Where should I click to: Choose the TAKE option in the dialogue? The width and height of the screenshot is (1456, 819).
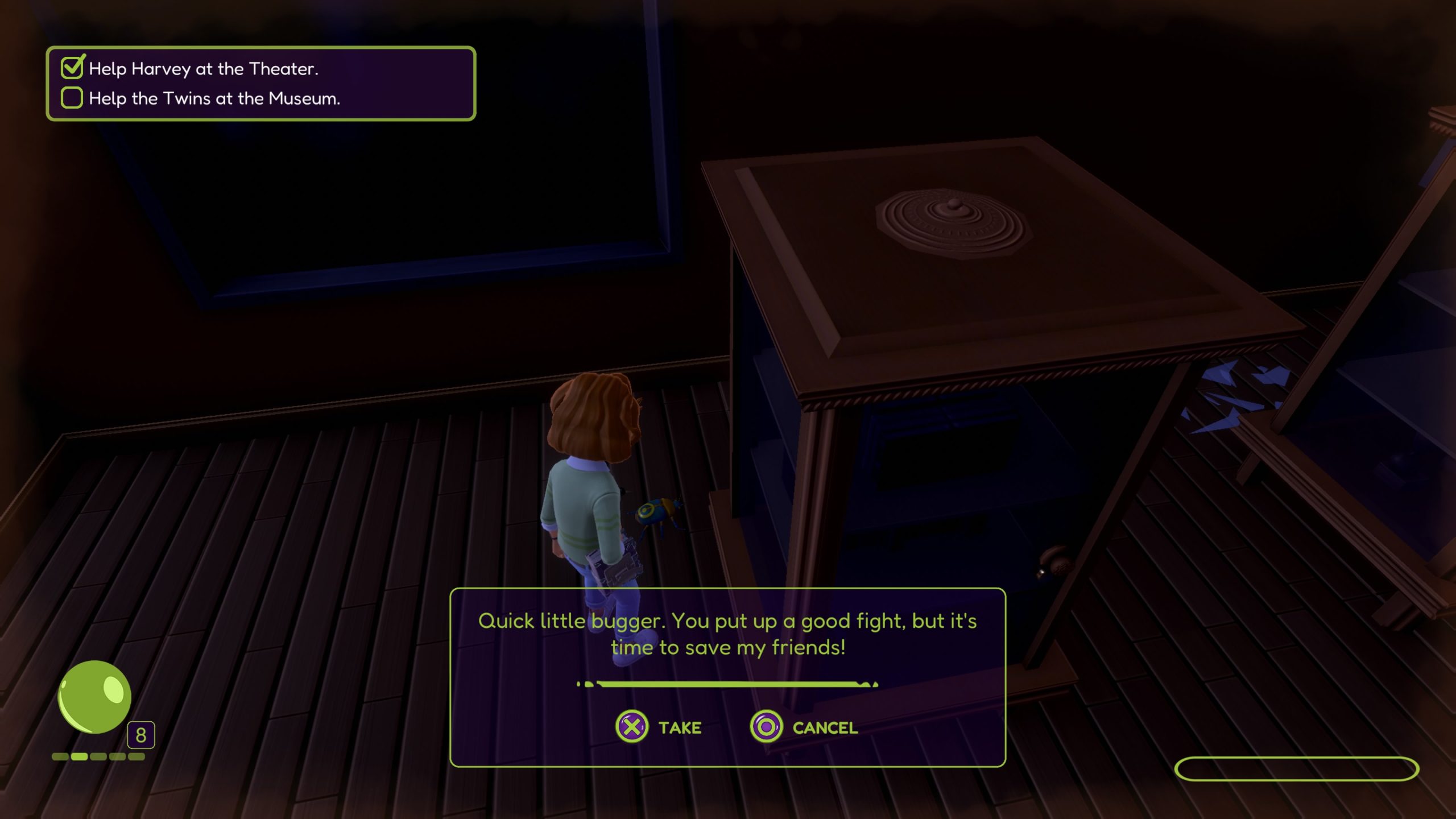pyautogui.click(x=659, y=727)
